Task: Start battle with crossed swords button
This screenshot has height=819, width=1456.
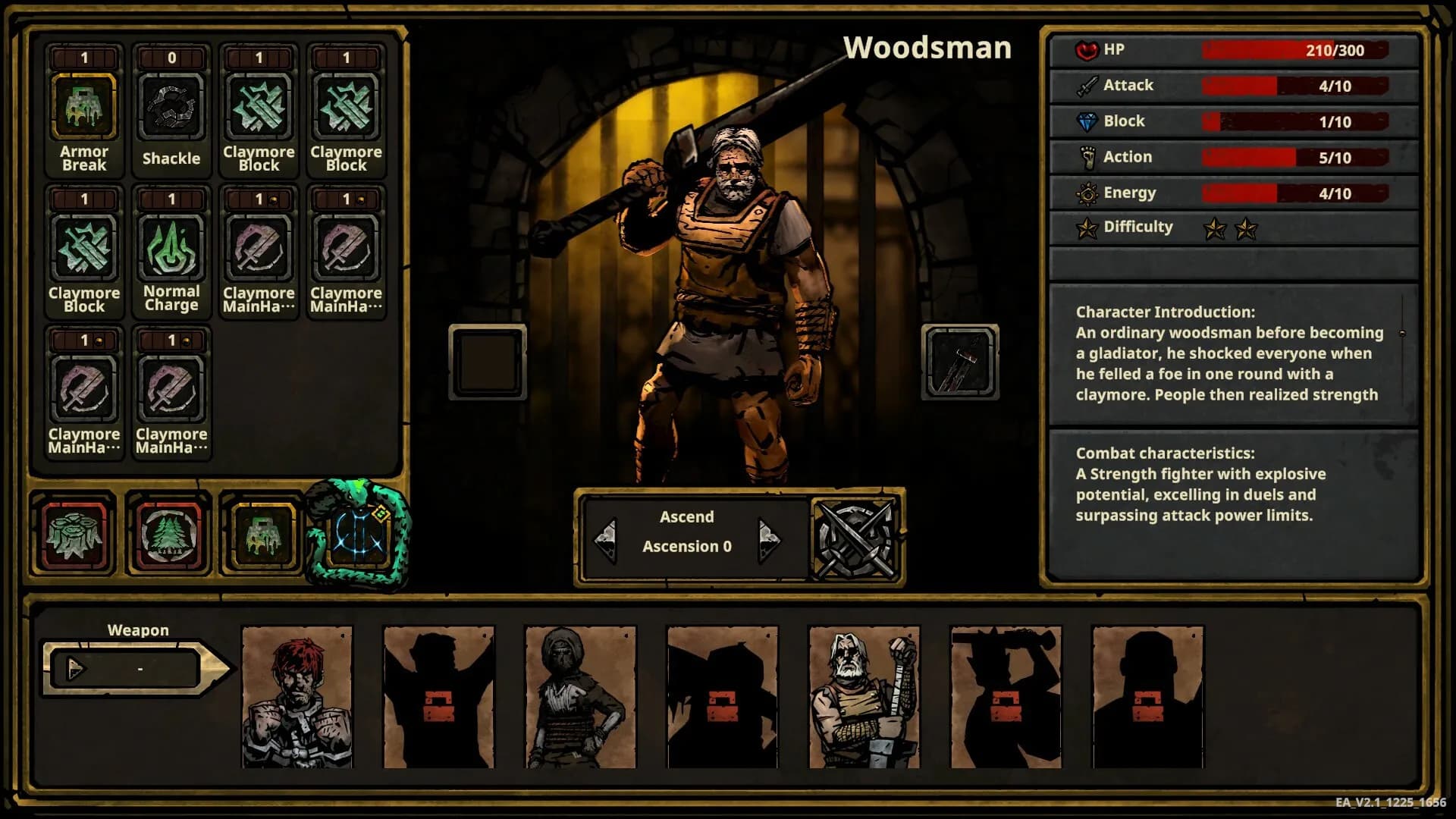Action: coord(855,539)
